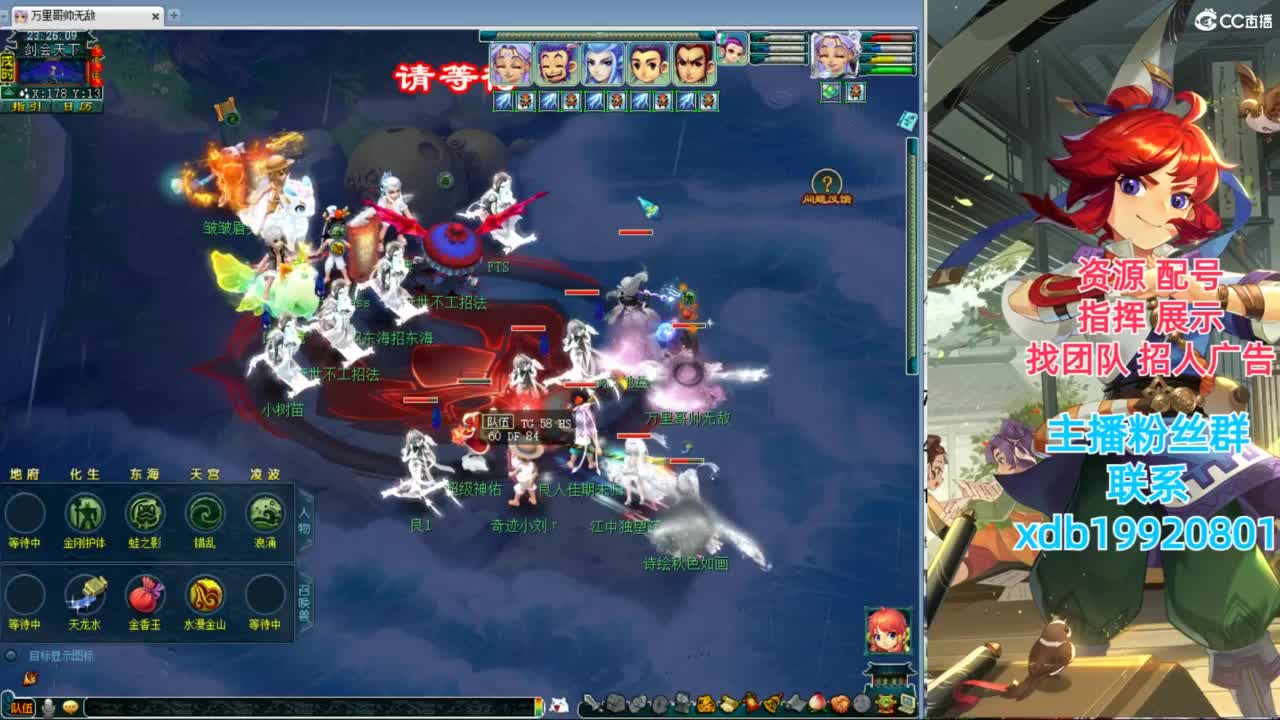Use the 水漫金山 item icon
Screen dimensions: 1280x720
[206, 596]
